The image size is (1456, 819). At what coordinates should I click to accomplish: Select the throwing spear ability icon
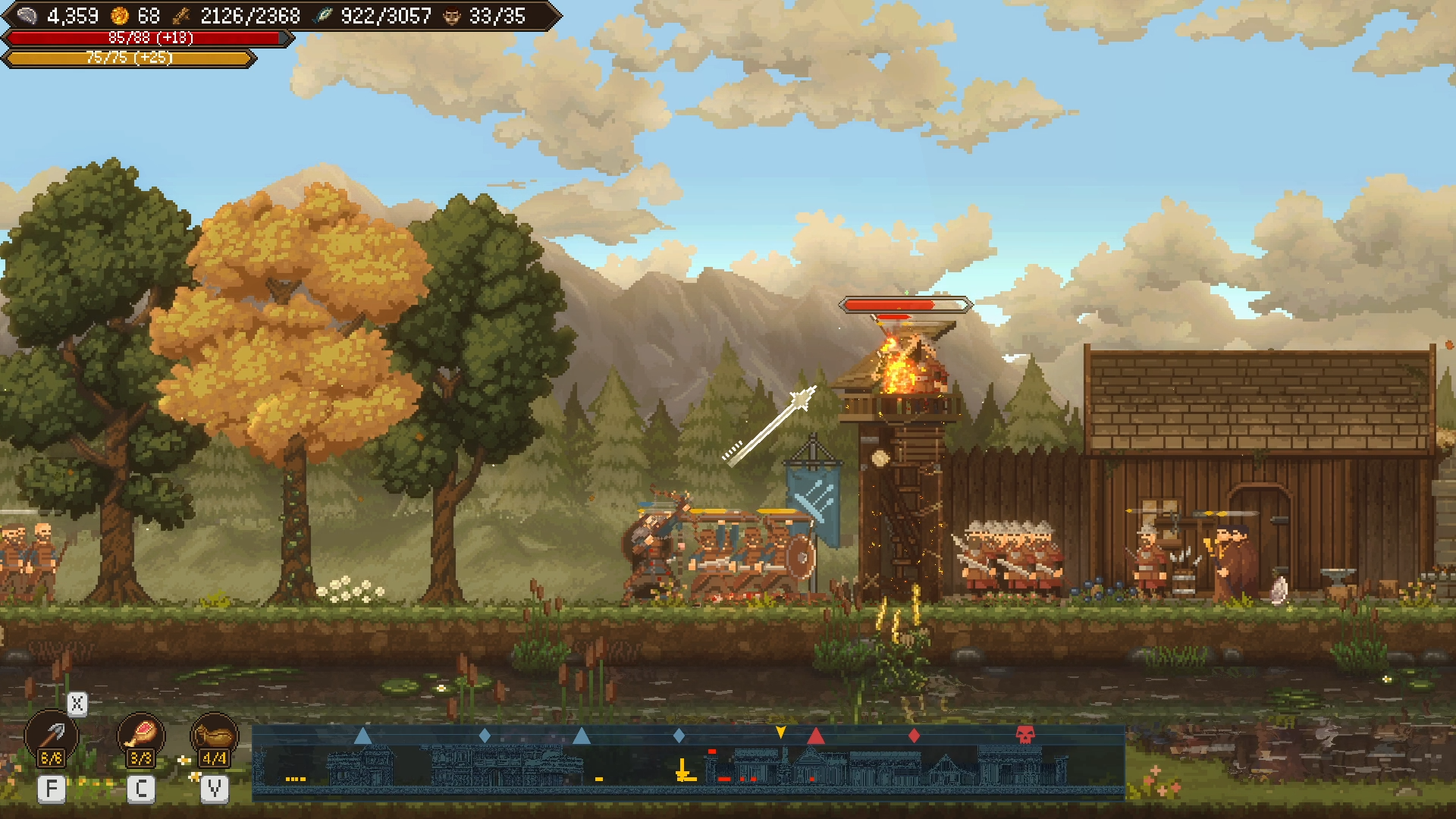[51, 736]
